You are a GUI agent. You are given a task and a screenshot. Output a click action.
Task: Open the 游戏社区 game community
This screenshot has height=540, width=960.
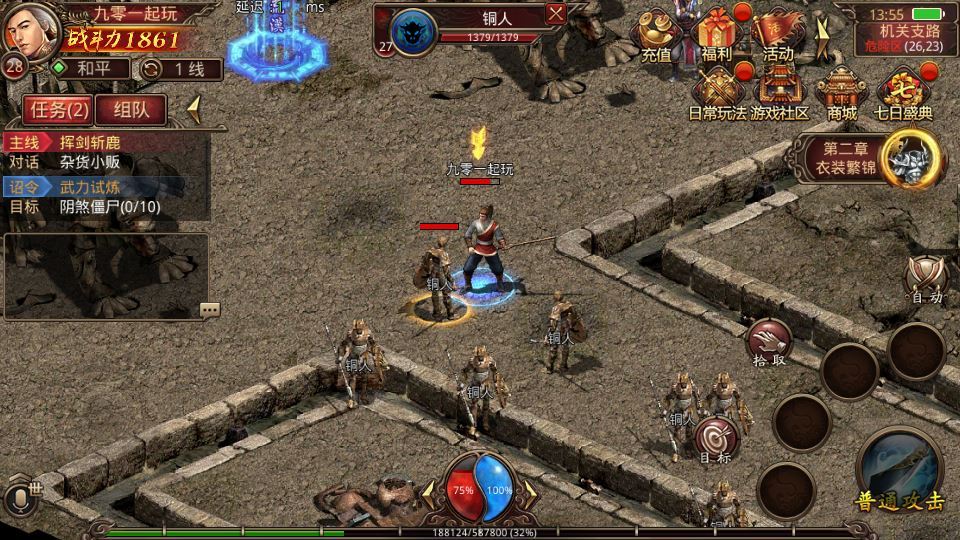point(780,94)
